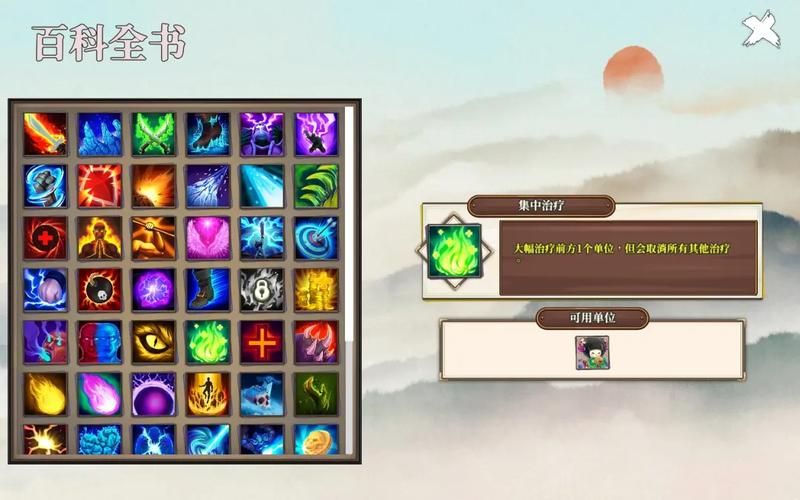Select the available unit portrait
Screen dimensions: 800x500
pos(592,353)
